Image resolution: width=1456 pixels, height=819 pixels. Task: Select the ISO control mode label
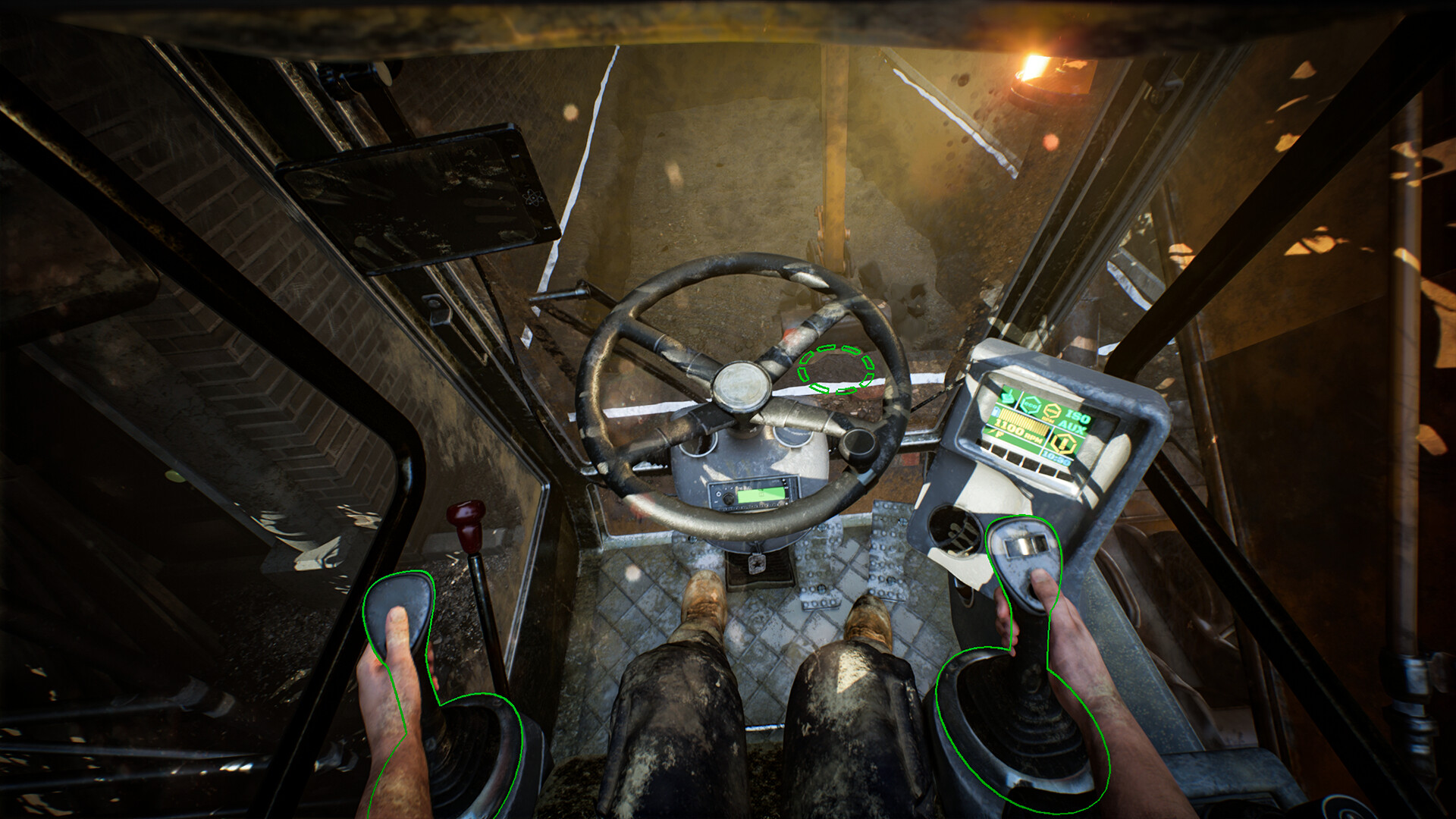coord(1077,416)
